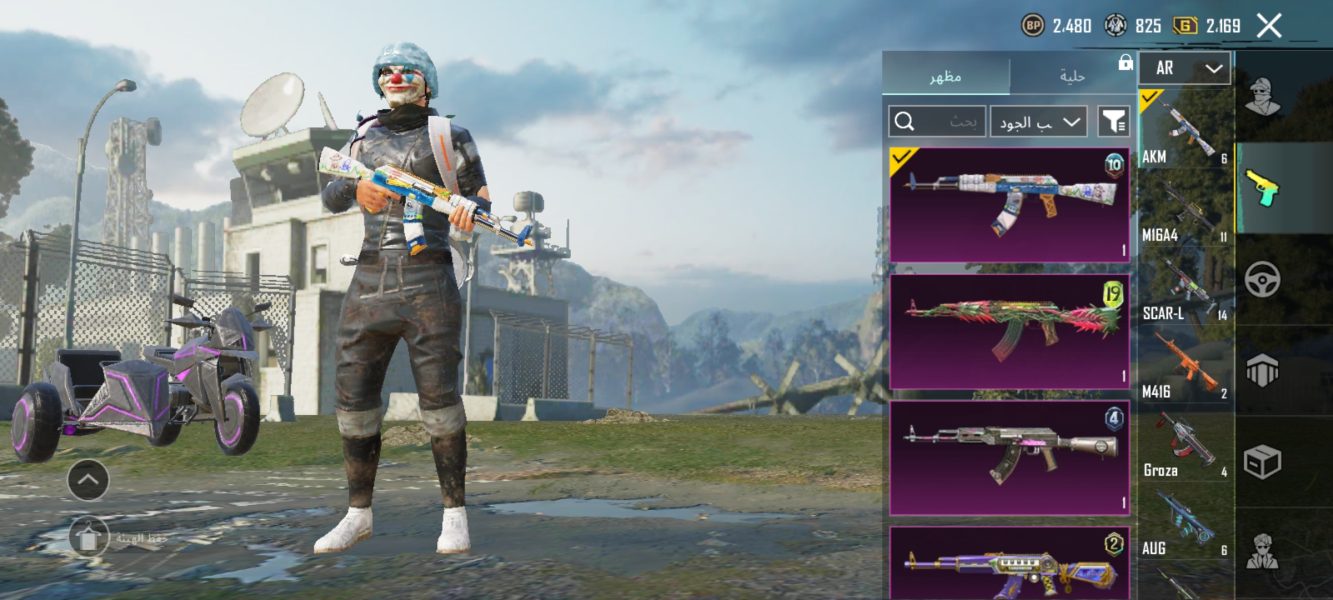
Task: Close the inventory with the X button
Action: [x=1269, y=26]
